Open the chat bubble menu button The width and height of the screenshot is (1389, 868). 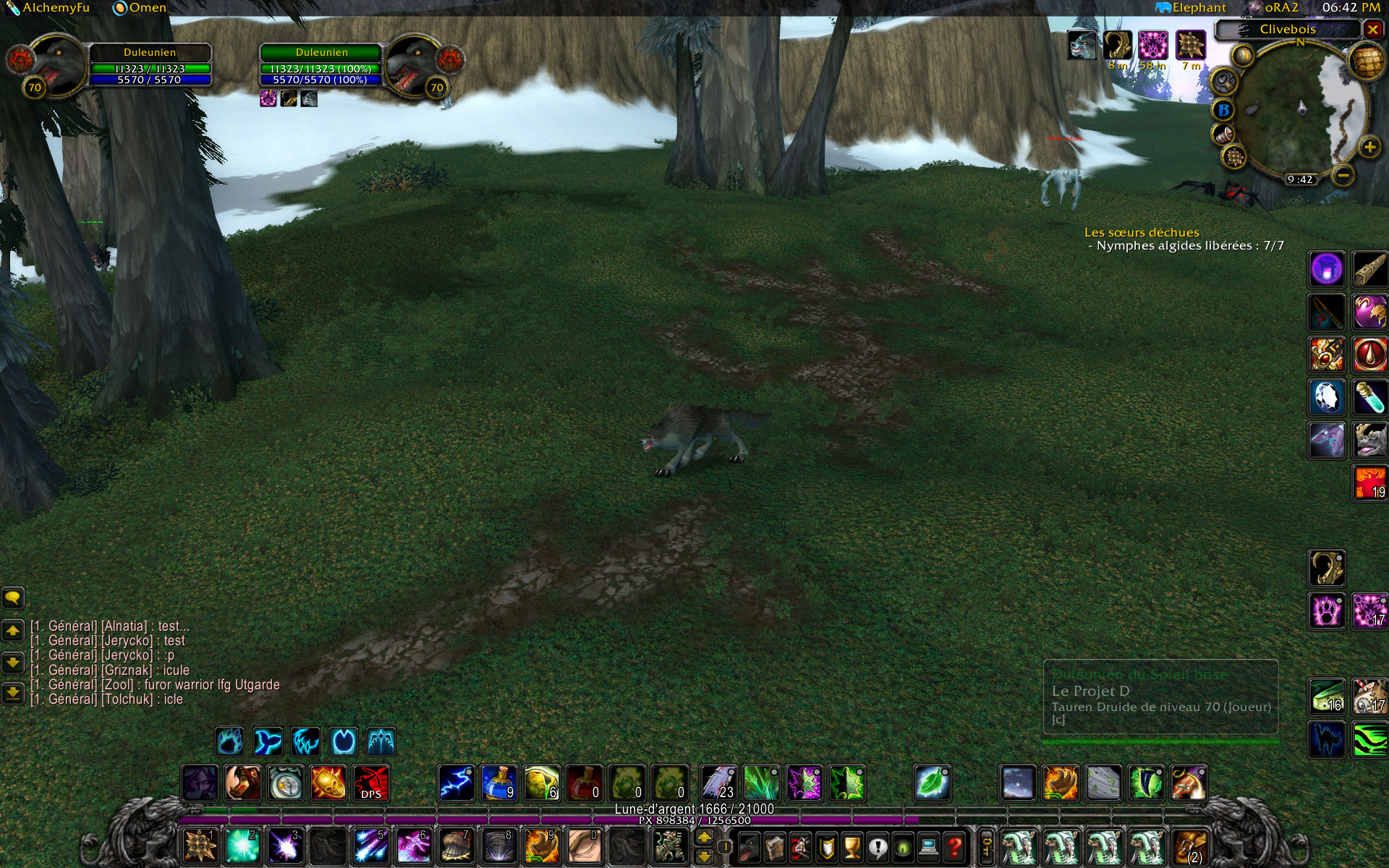[x=13, y=597]
